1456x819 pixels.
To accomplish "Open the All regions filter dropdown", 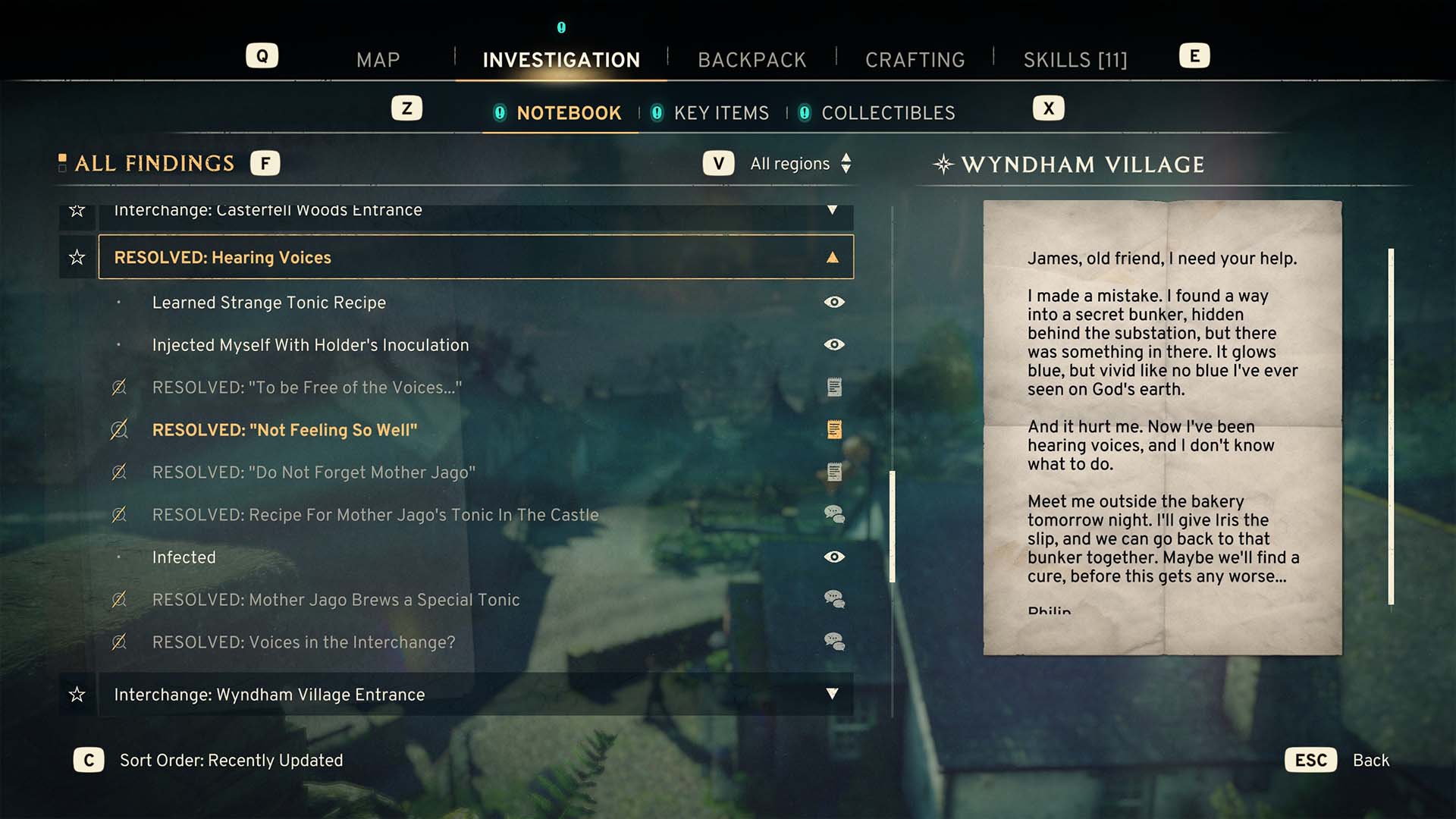I will pos(800,164).
